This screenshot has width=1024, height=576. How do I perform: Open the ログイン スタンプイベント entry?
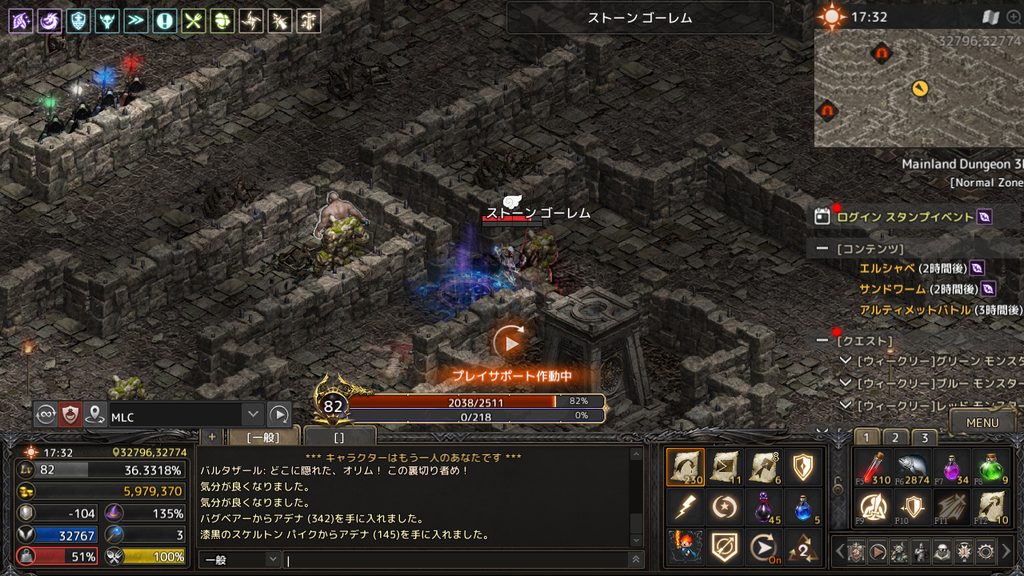point(905,216)
